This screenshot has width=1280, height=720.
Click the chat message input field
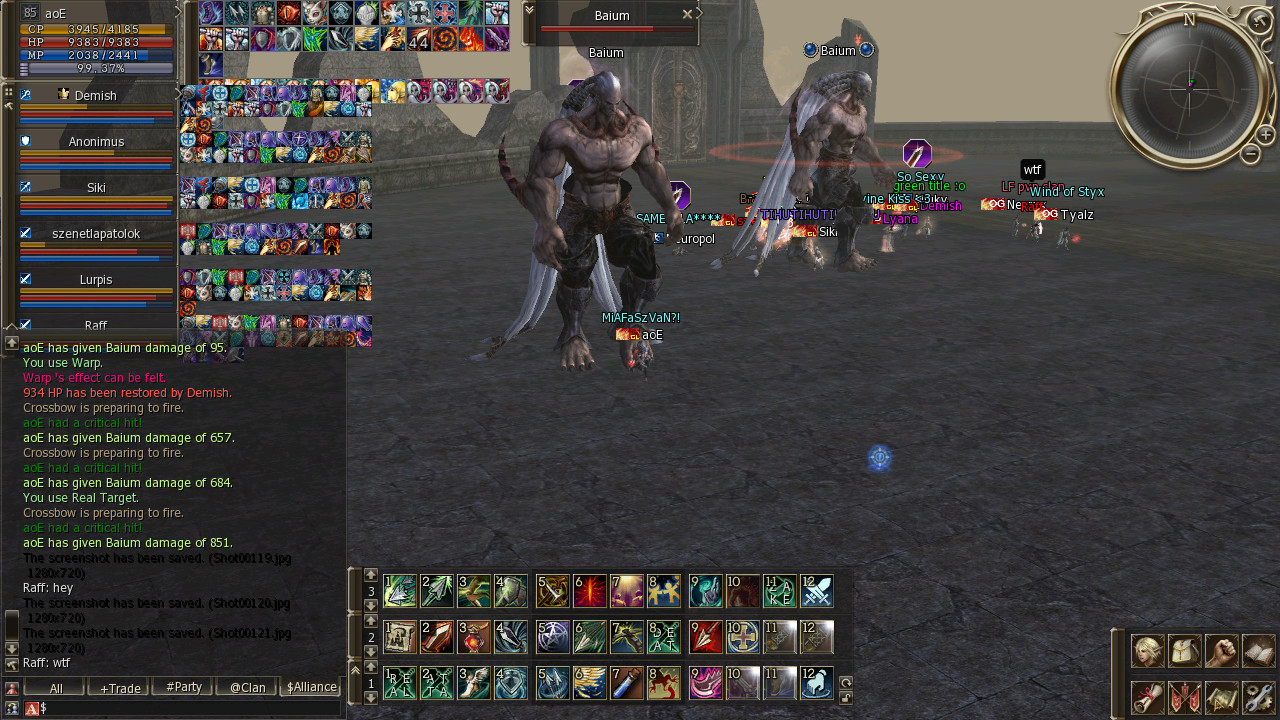(190, 708)
